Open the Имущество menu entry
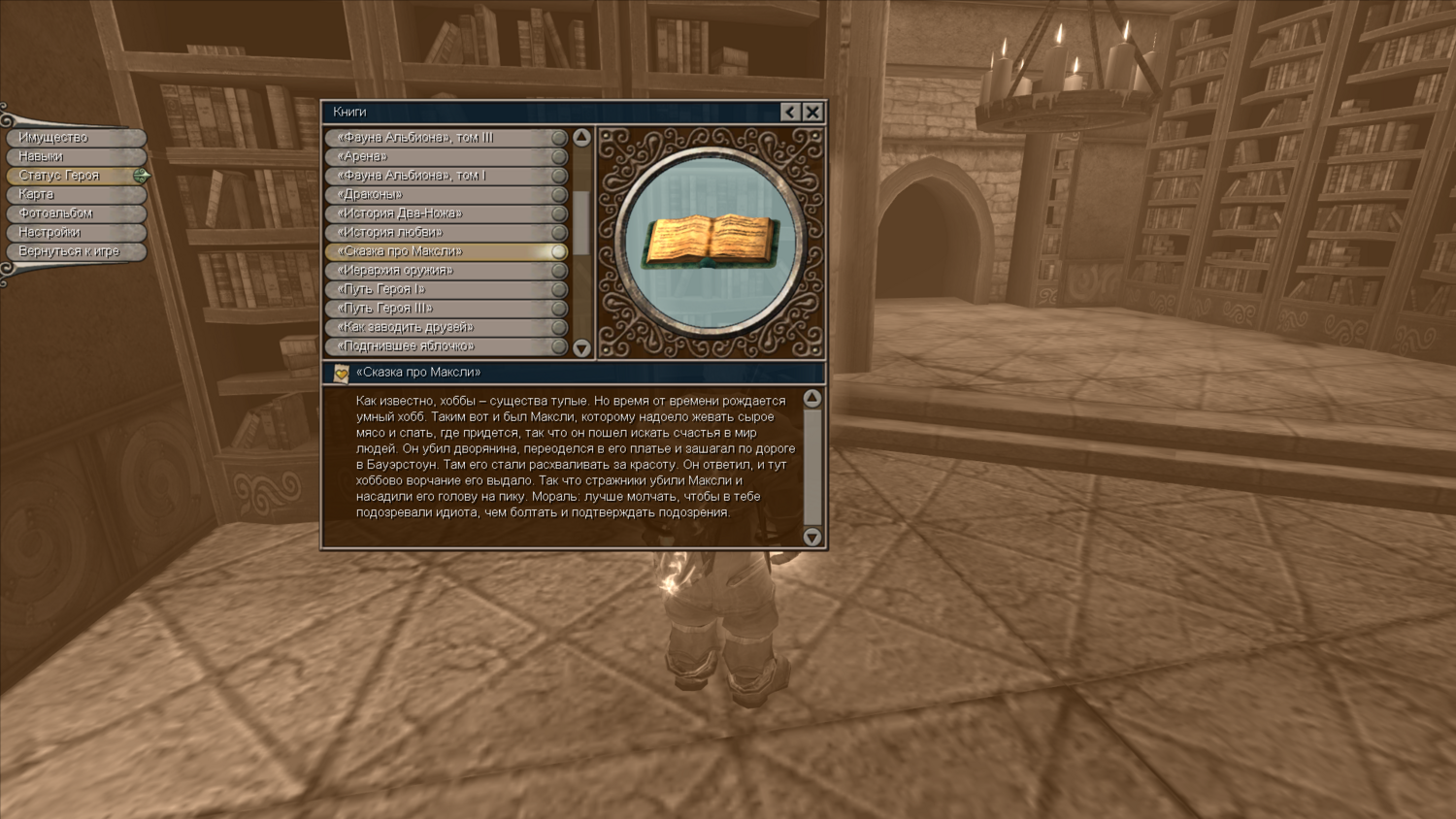1456x819 pixels. pos(75,138)
